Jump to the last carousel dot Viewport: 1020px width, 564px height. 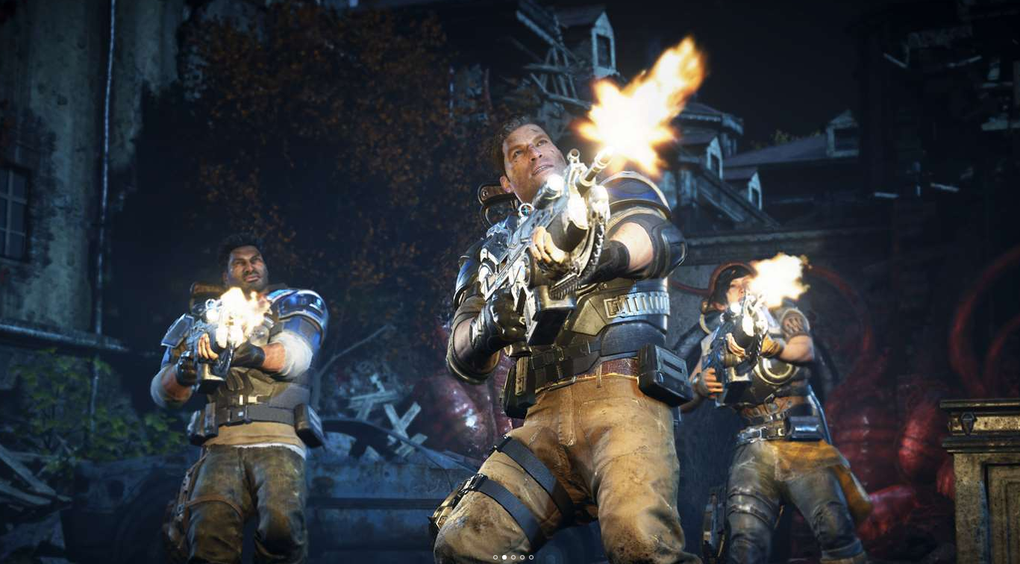click(x=531, y=557)
